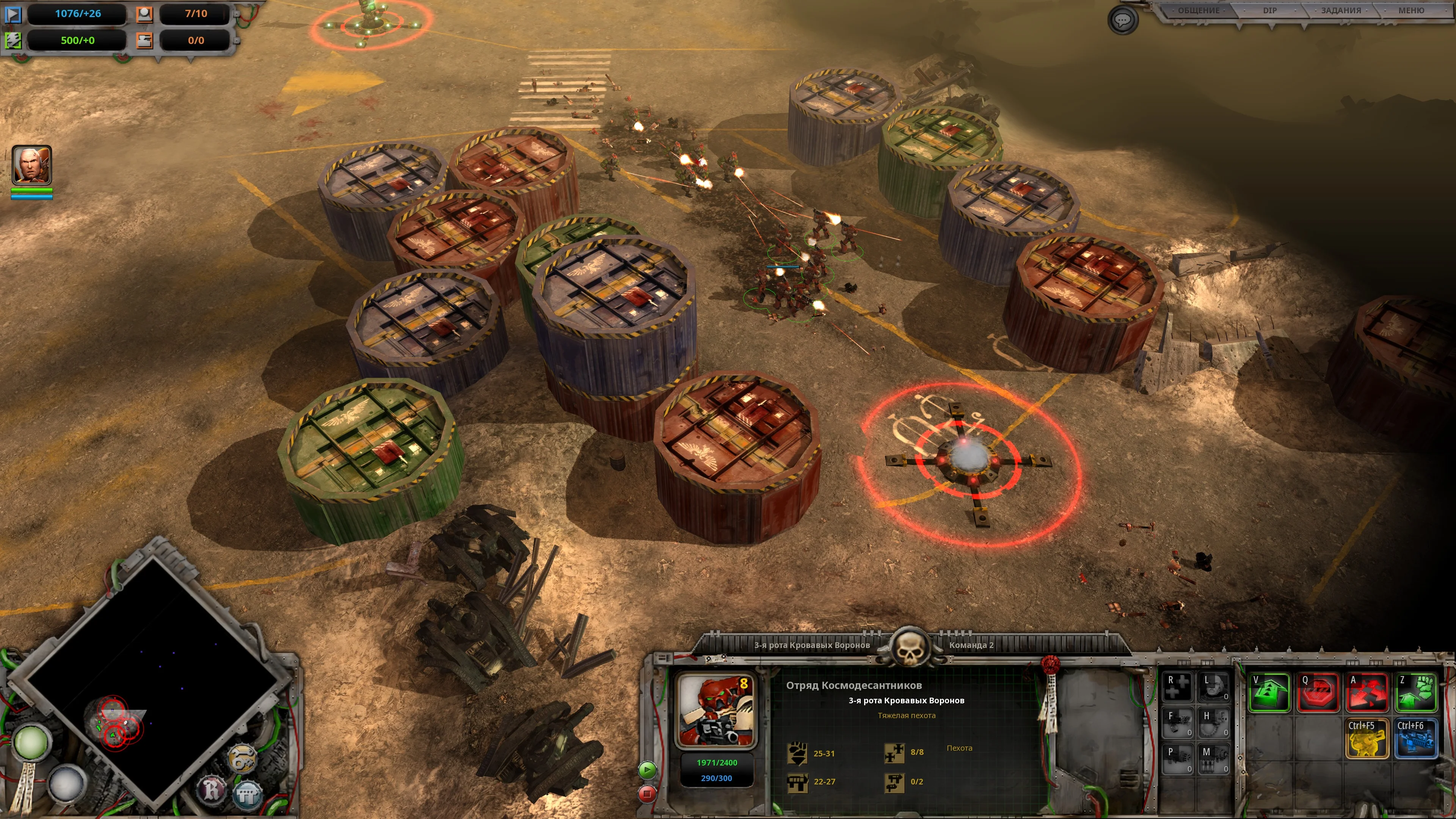Screen dimensions: 1456x819
Task: Open the МЕНЮ game menu
Action: pos(1411,11)
